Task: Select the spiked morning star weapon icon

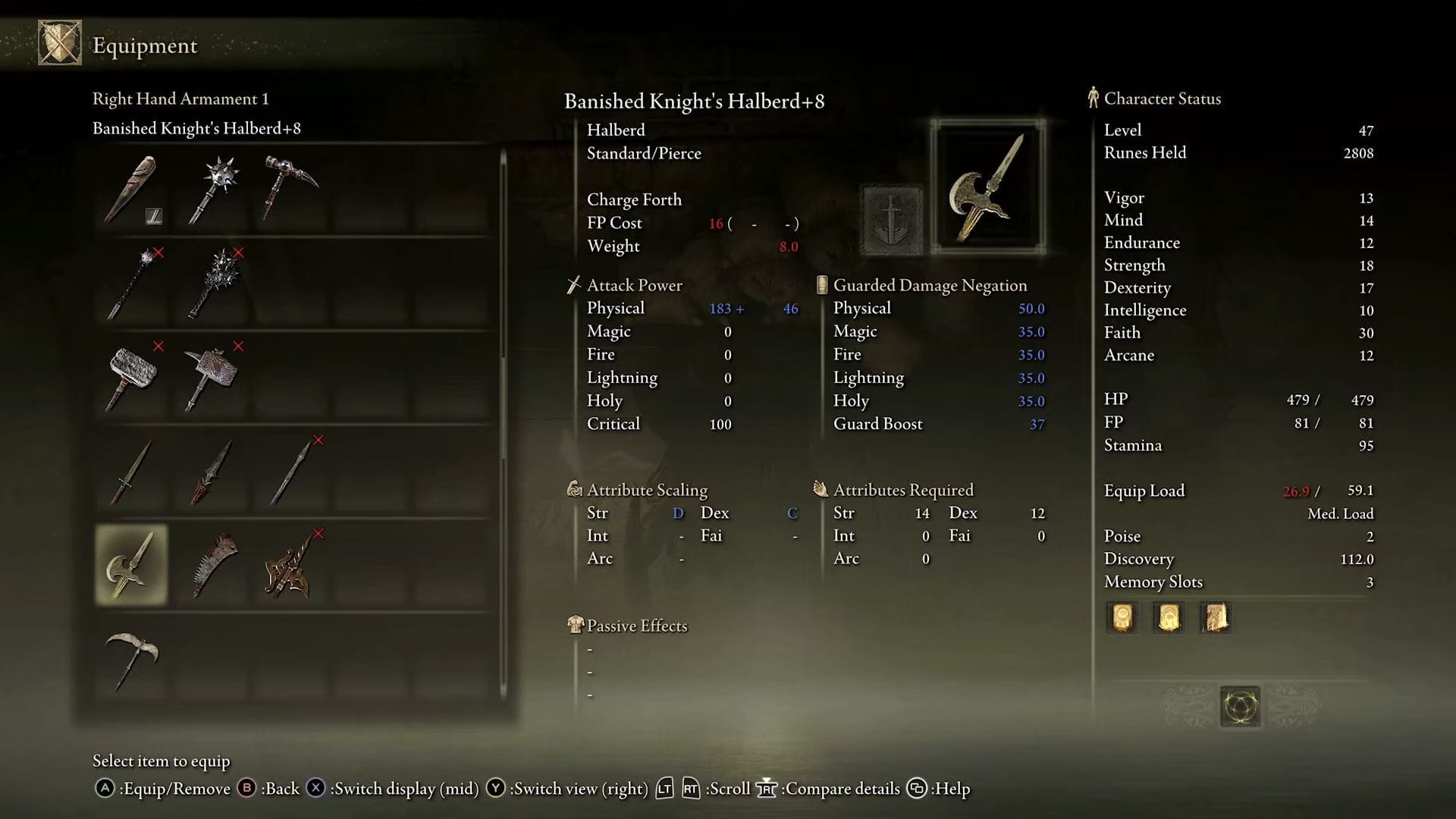Action: pyautogui.click(x=211, y=186)
